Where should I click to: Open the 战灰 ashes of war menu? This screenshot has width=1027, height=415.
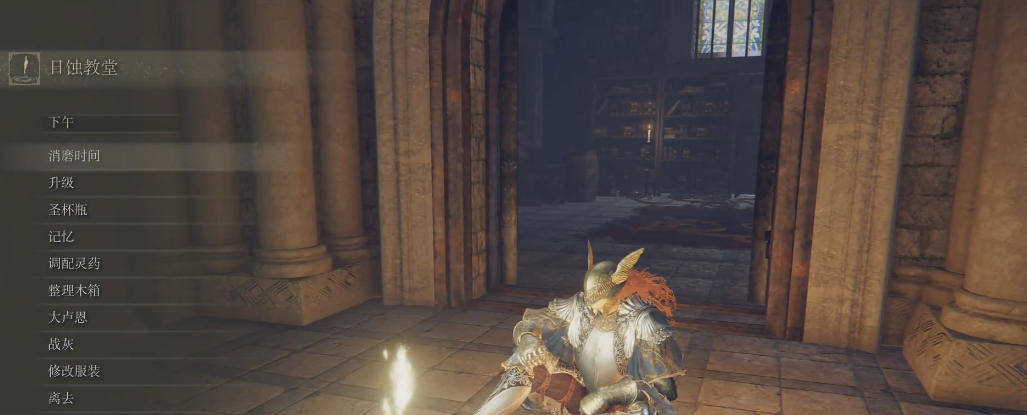[x=61, y=345]
